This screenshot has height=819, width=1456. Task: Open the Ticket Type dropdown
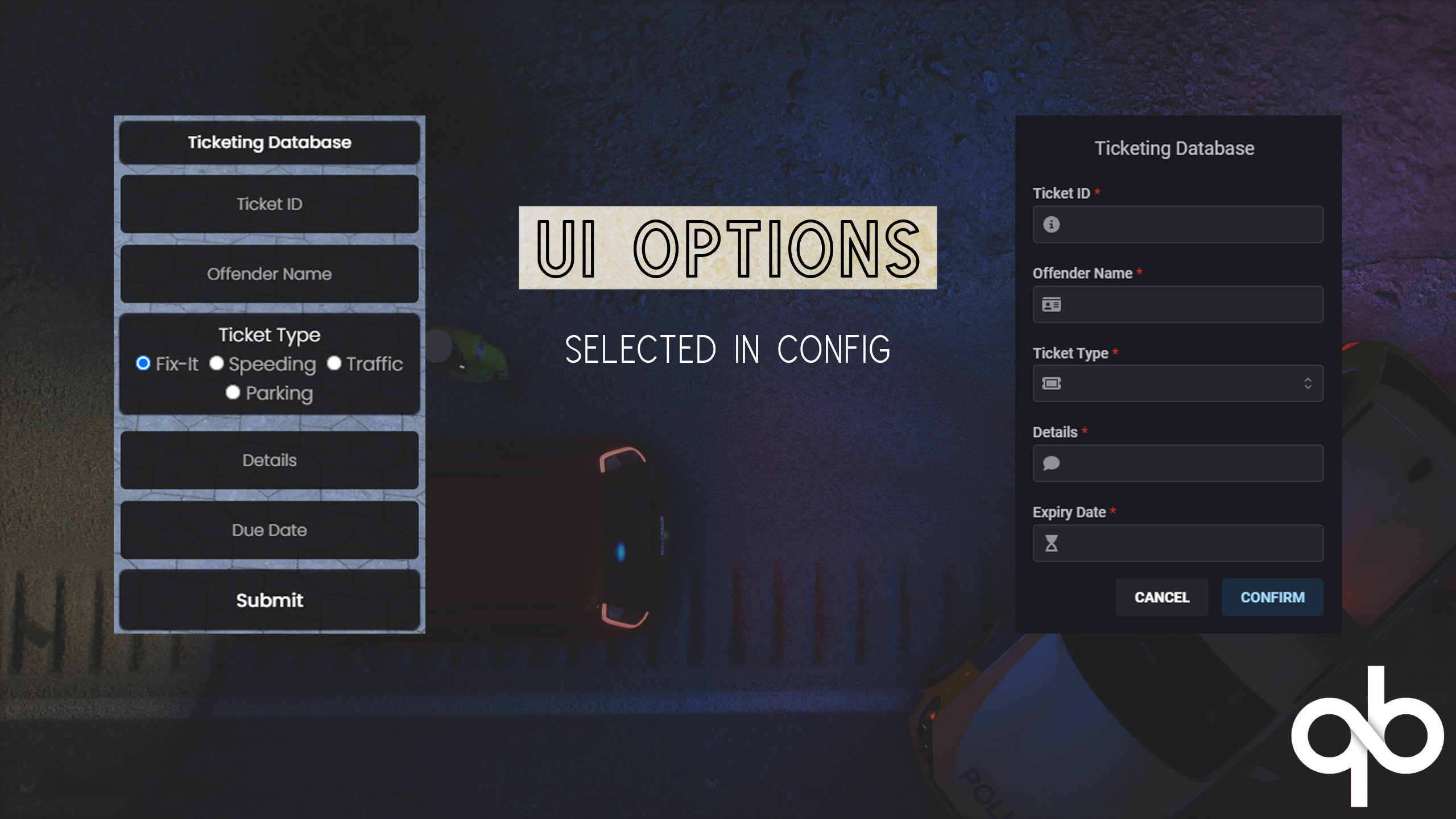coord(1177,383)
